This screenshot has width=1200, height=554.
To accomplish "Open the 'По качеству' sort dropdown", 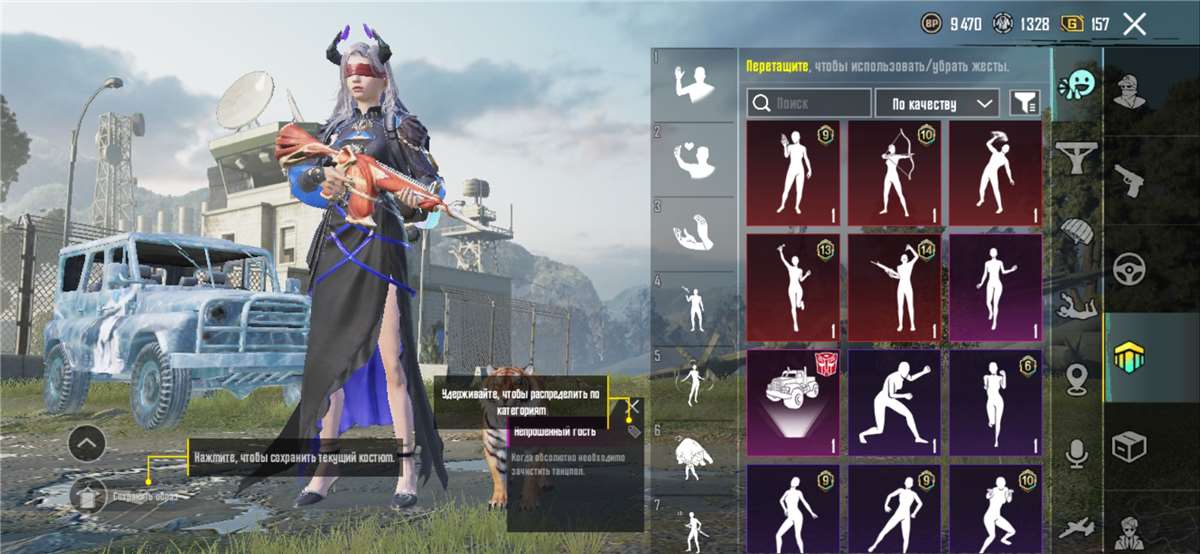I will 937,103.
